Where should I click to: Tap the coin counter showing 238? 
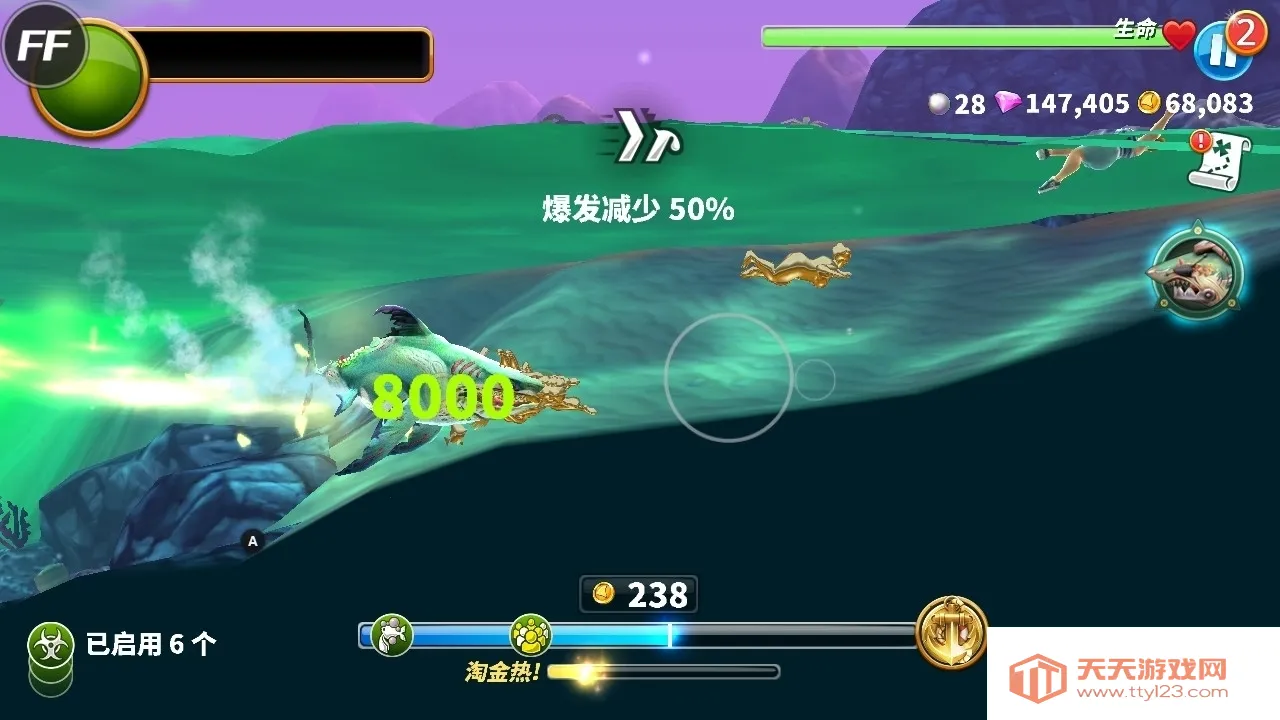pyautogui.click(x=640, y=594)
